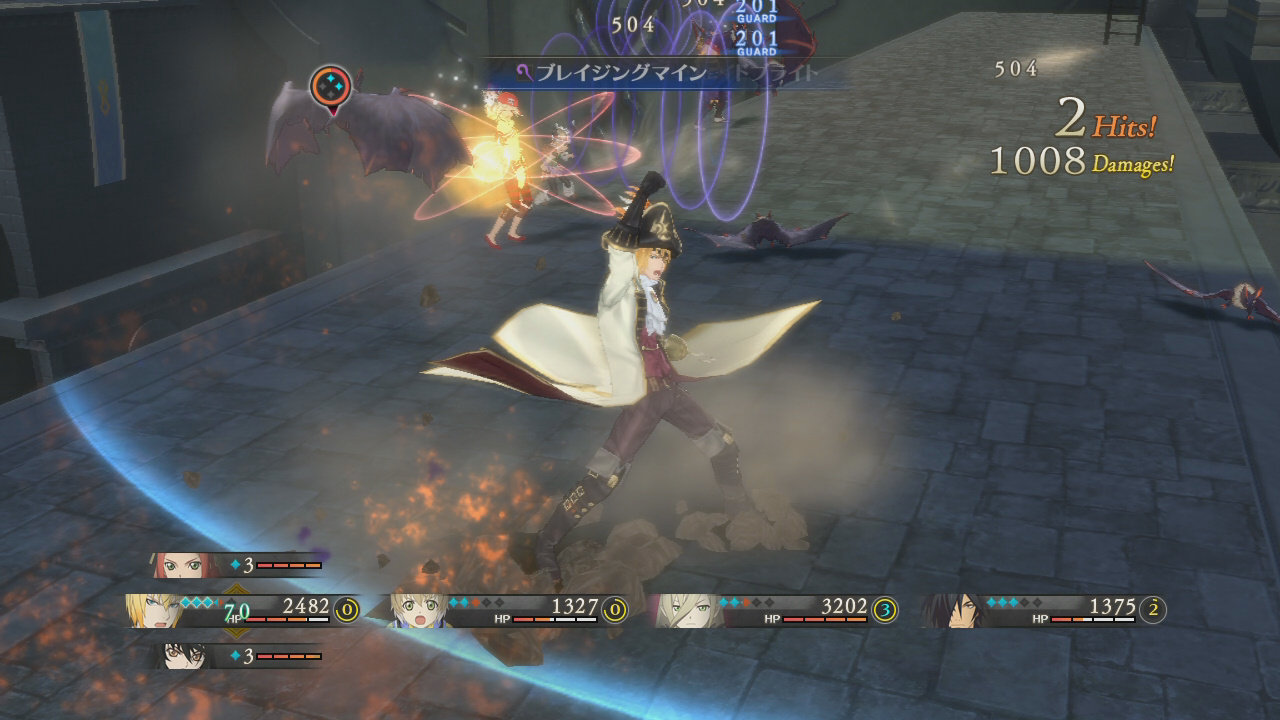This screenshot has height=720, width=1280.
Task: Choose Laphicet's portrait in the party bar
Action: point(419,609)
